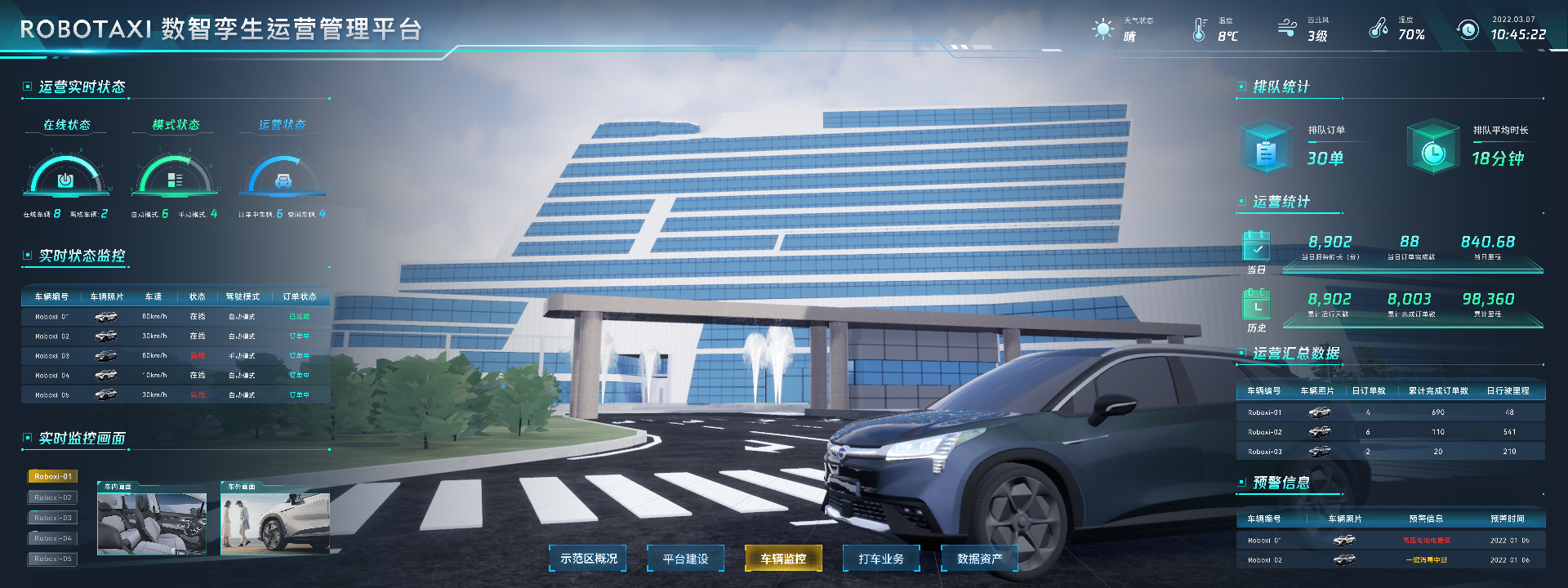
Task: Choose the Roboxi-02 camera feed button
Action: (53, 497)
